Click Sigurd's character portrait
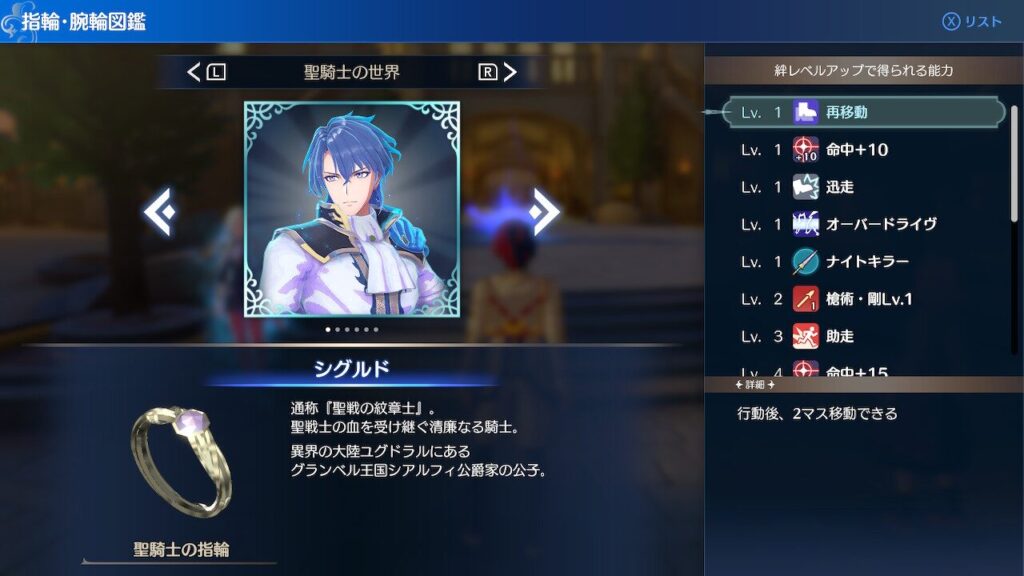The image size is (1024, 576). [352, 208]
